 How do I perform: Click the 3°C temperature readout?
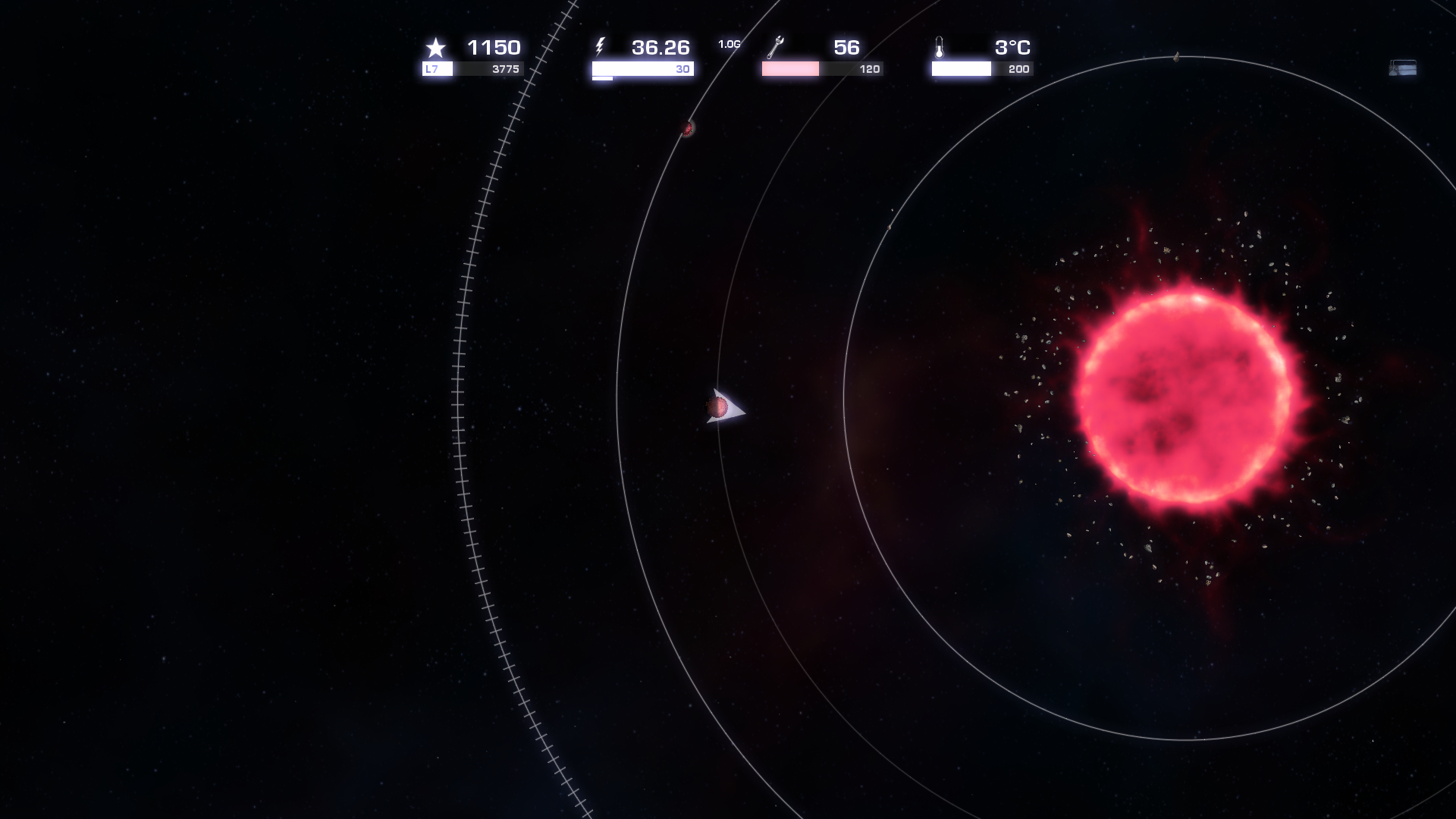(1012, 48)
